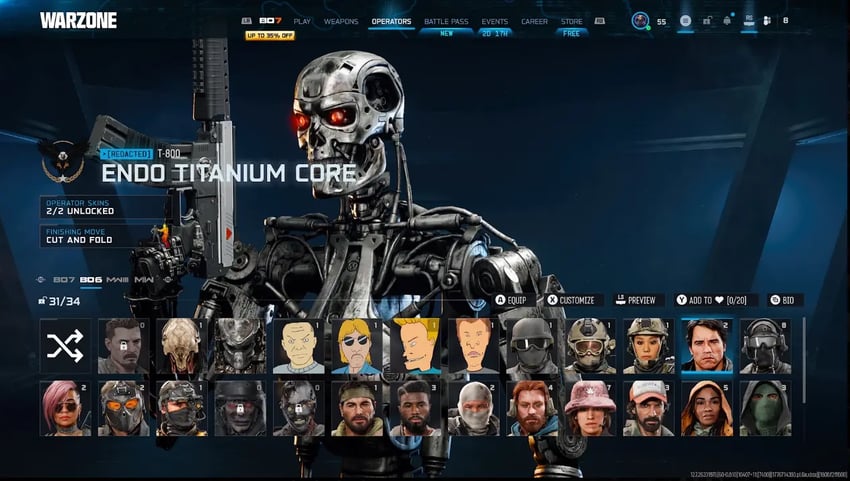Switch to the Weapons tab
The width and height of the screenshot is (850, 481).
tap(341, 21)
